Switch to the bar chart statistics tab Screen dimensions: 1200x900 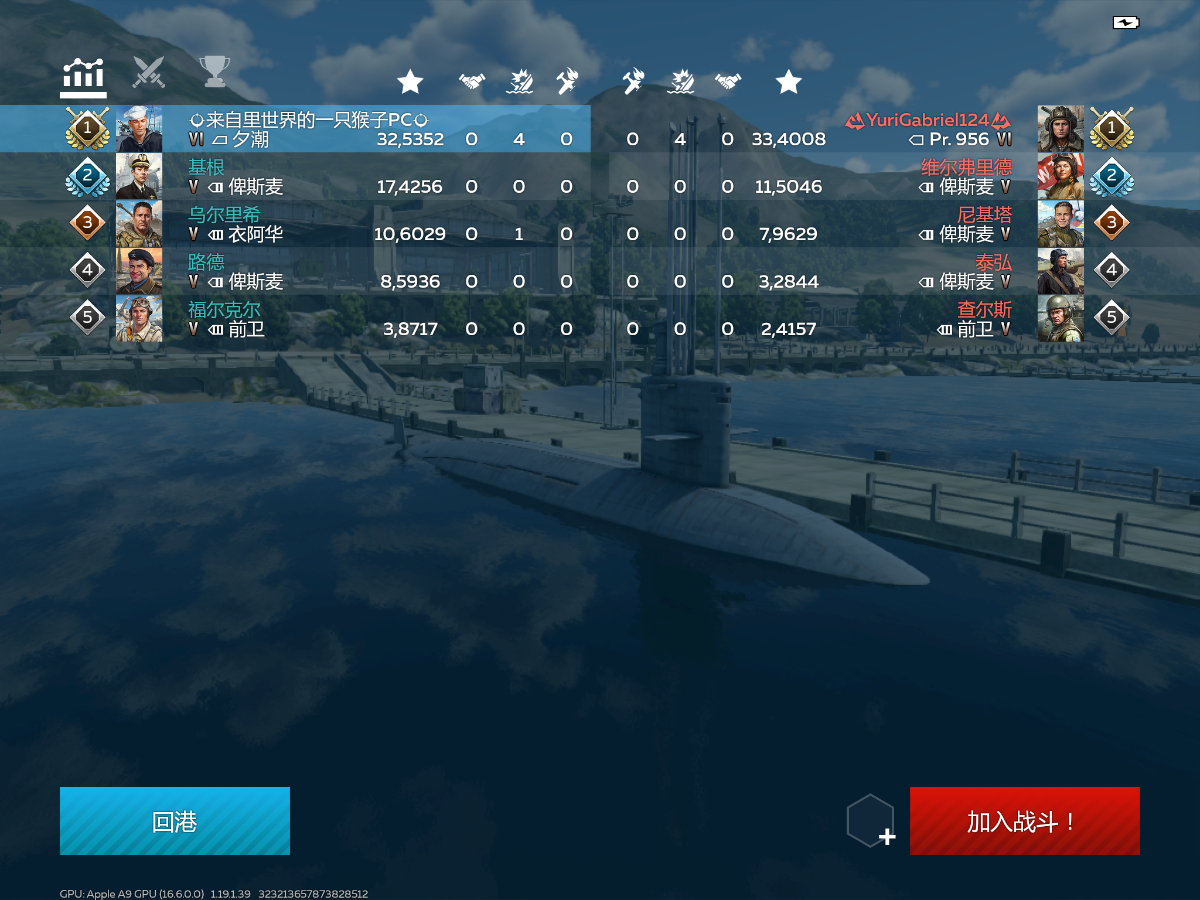pos(84,76)
